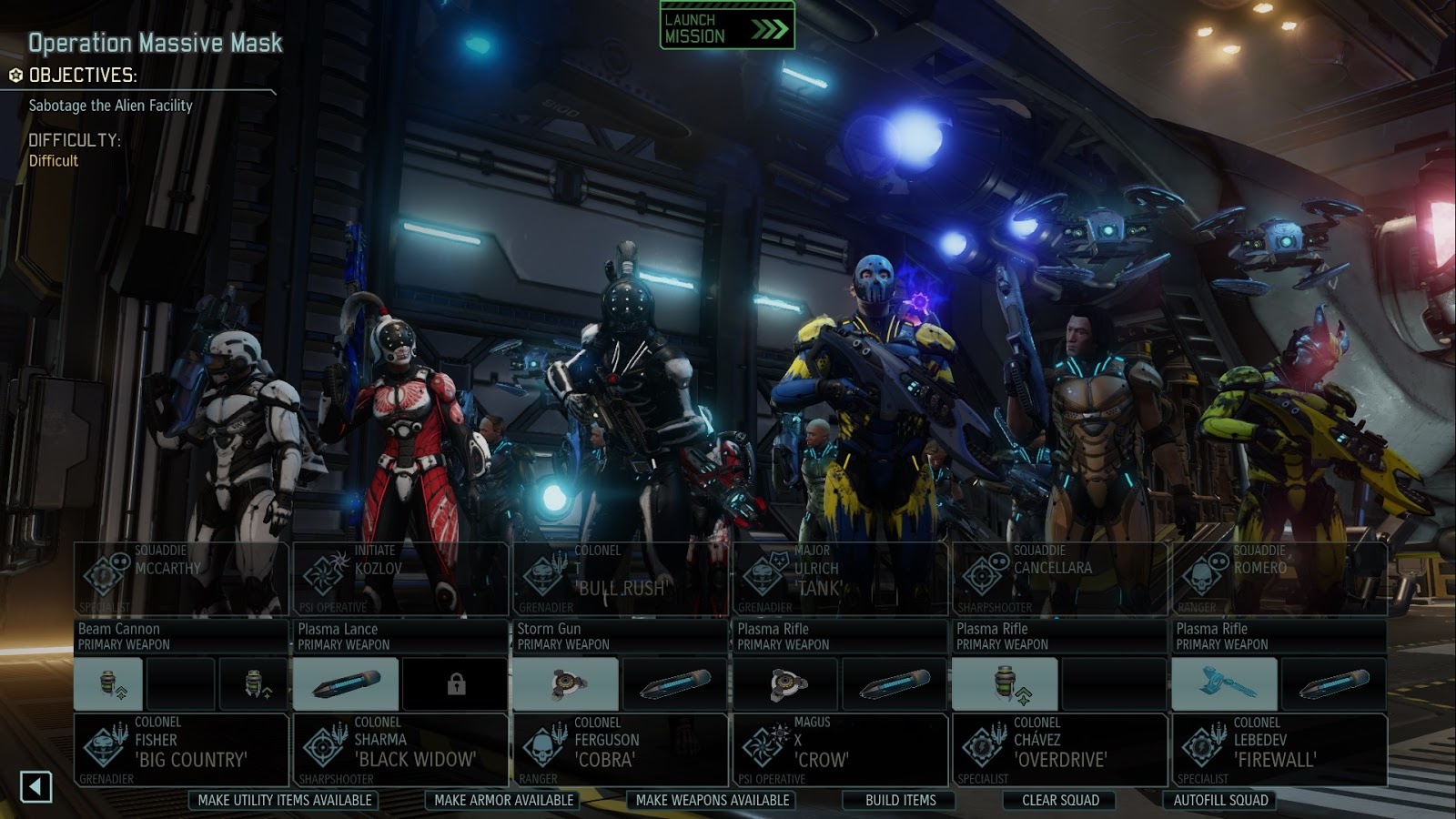Click the Sharpshooter icon on Cancellara's panel
This screenshot has width=1456, height=819.
click(983, 574)
